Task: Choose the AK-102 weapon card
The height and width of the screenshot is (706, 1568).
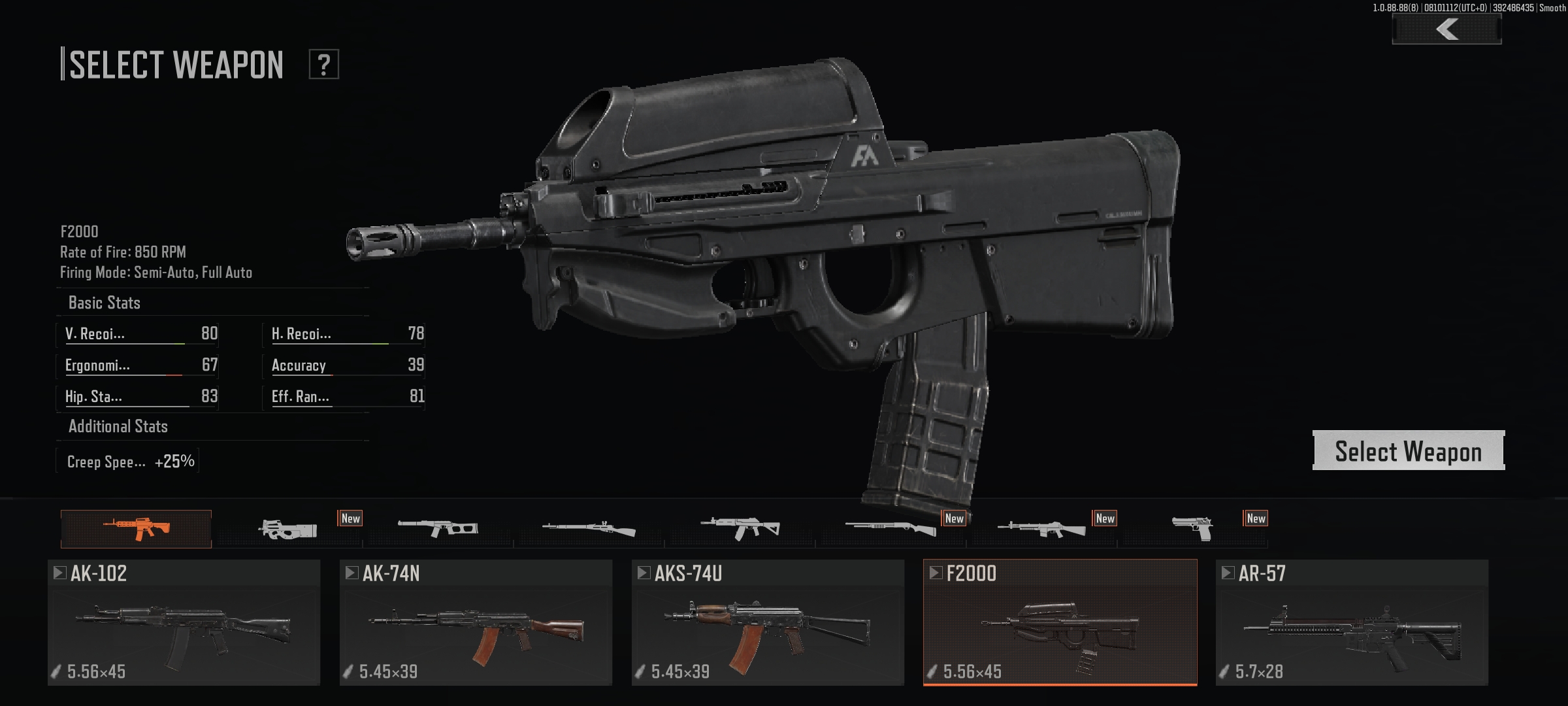Action: tap(184, 622)
